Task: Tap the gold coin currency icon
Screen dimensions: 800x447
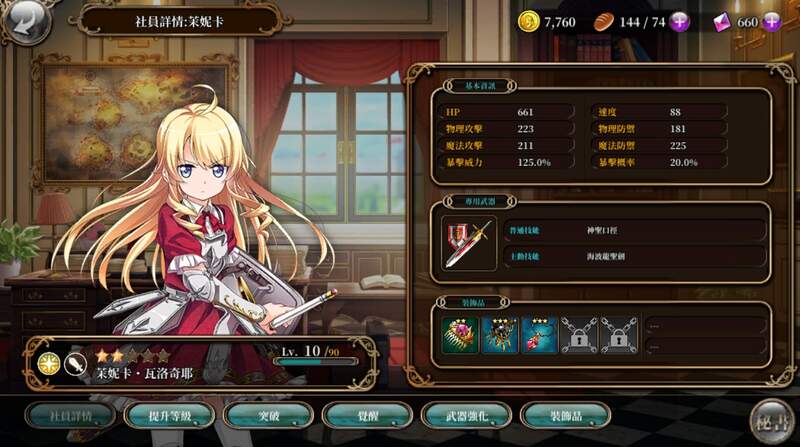Action: click(x=528, y=21)
